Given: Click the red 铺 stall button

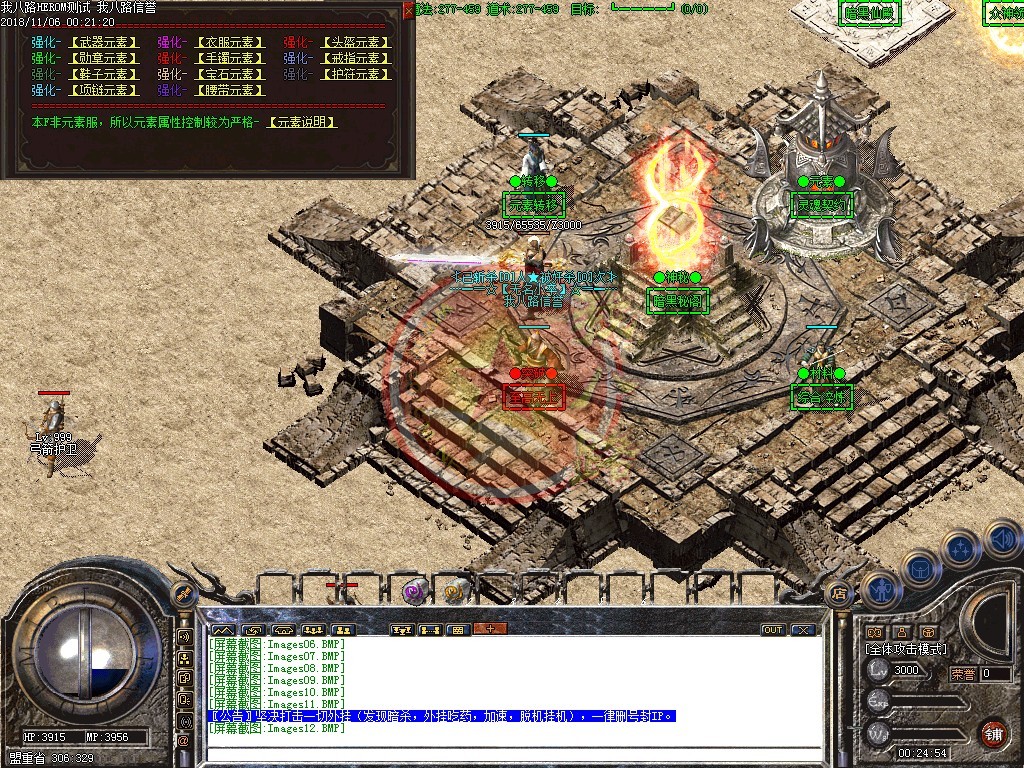Looking at the screenshot, I should (993, 731).
